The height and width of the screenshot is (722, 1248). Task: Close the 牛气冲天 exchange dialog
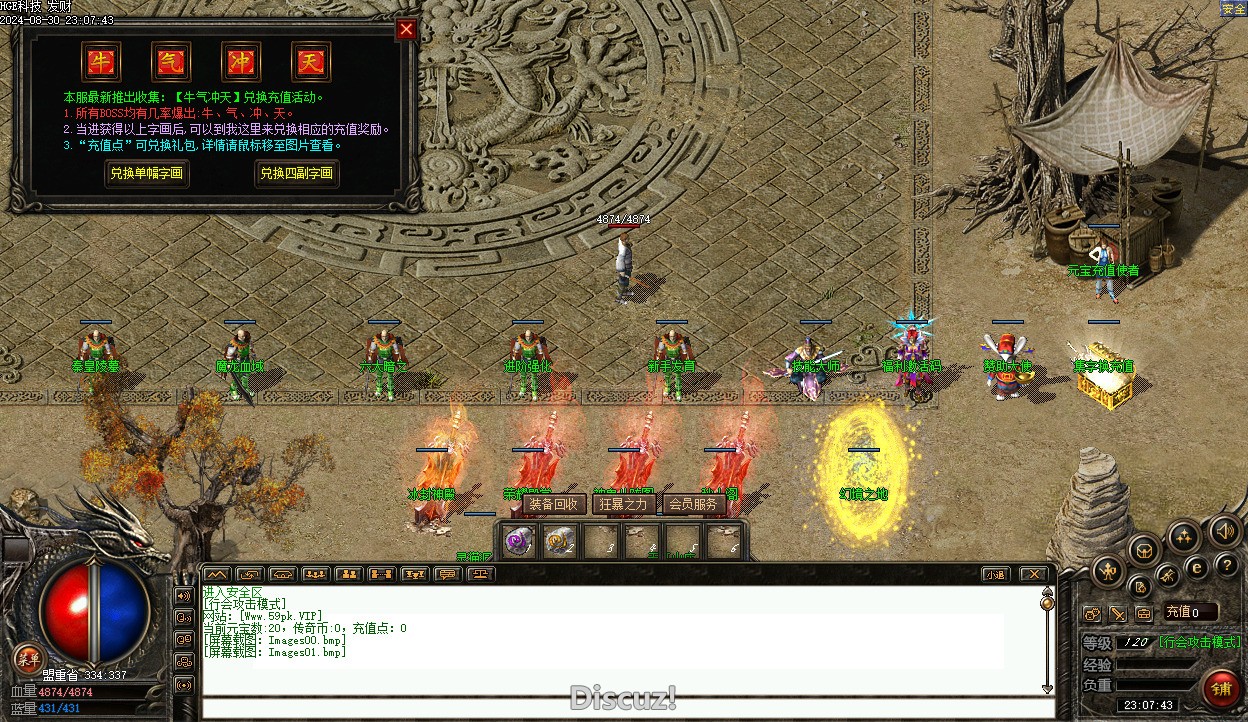tap(406, 29)
